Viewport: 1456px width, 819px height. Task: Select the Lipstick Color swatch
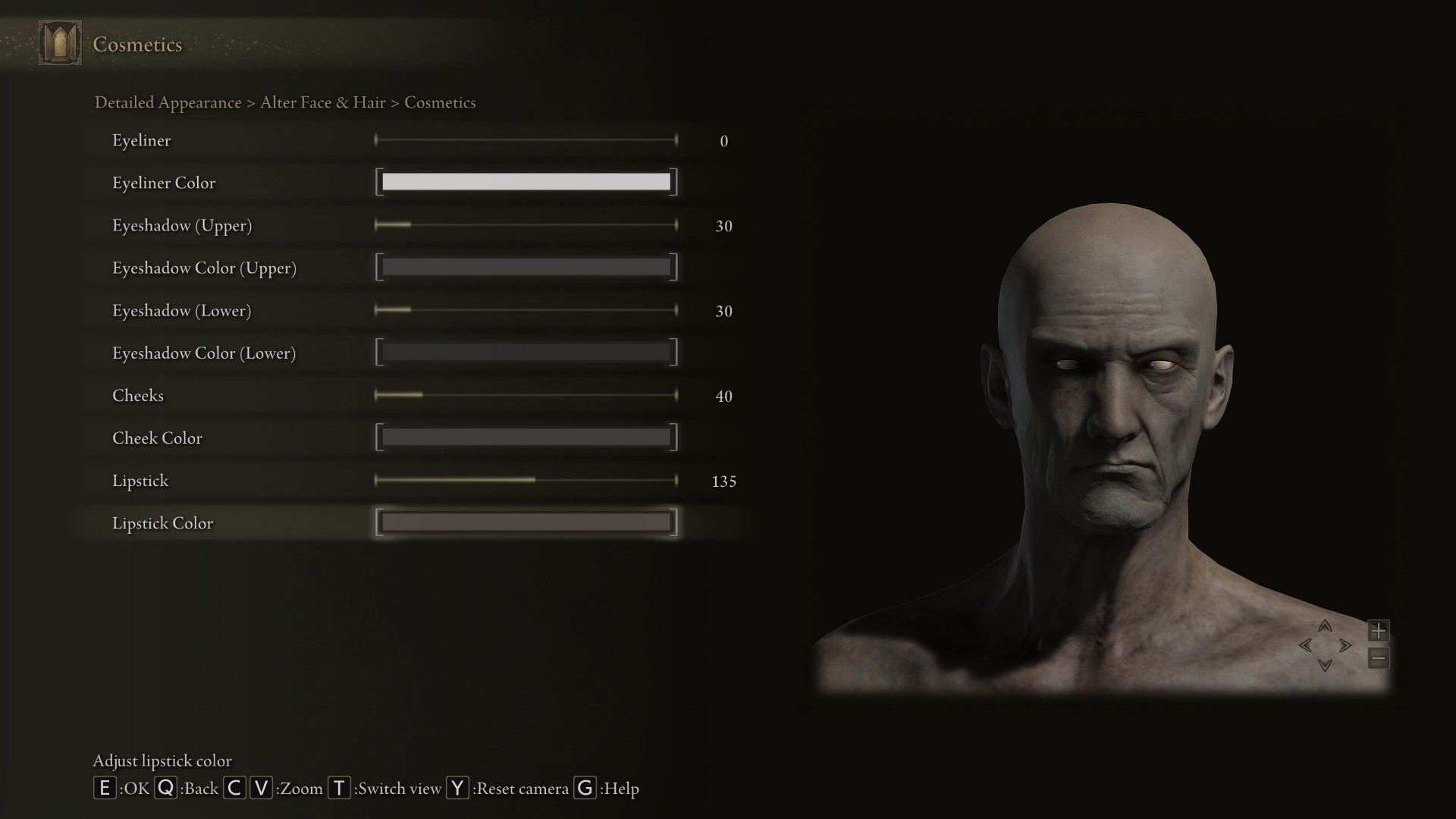click(526, 522)
